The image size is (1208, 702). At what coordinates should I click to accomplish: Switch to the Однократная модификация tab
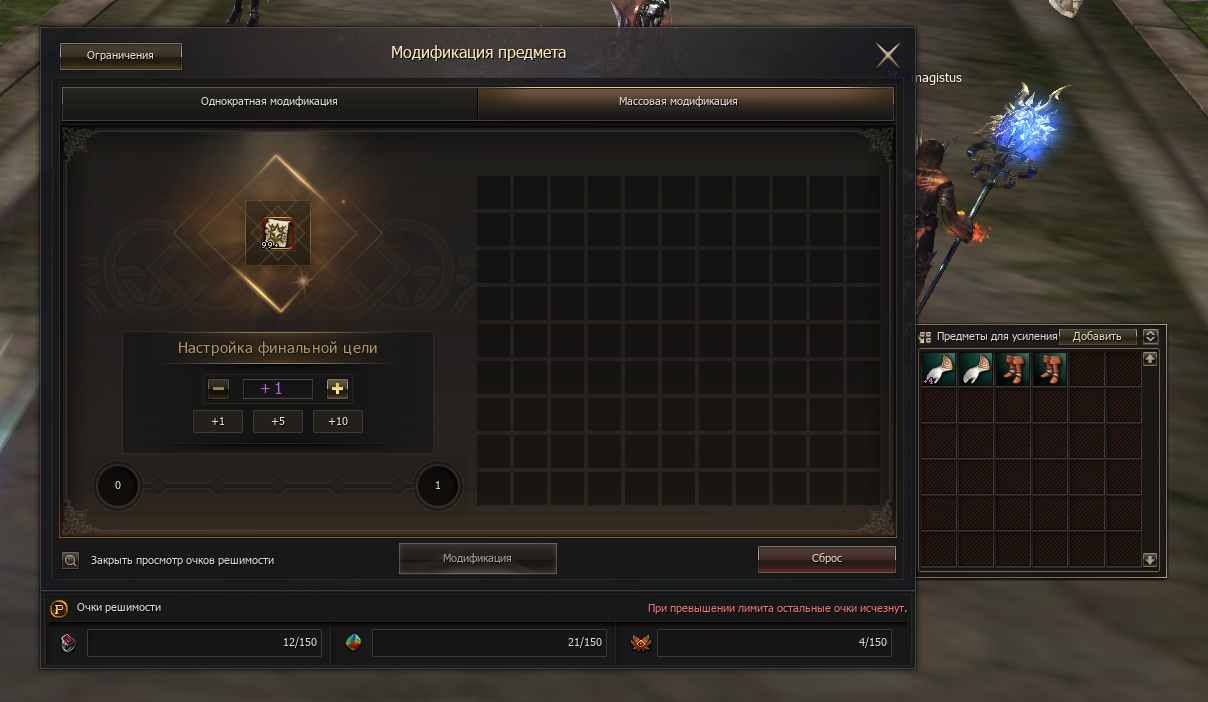point(269,102)
